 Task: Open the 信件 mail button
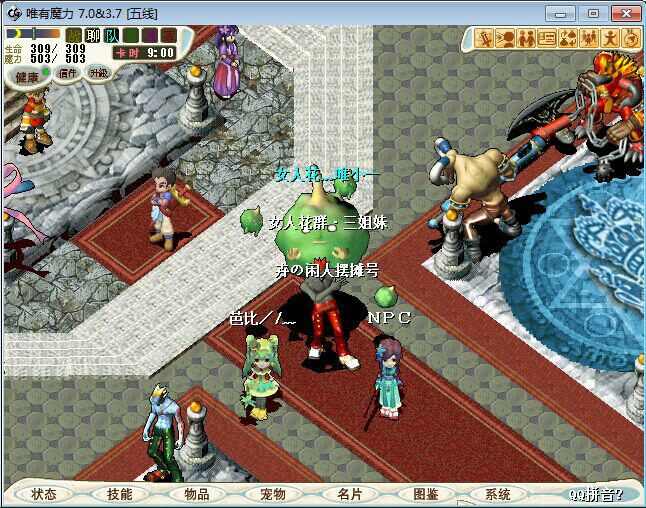click(x=68, y=73)
